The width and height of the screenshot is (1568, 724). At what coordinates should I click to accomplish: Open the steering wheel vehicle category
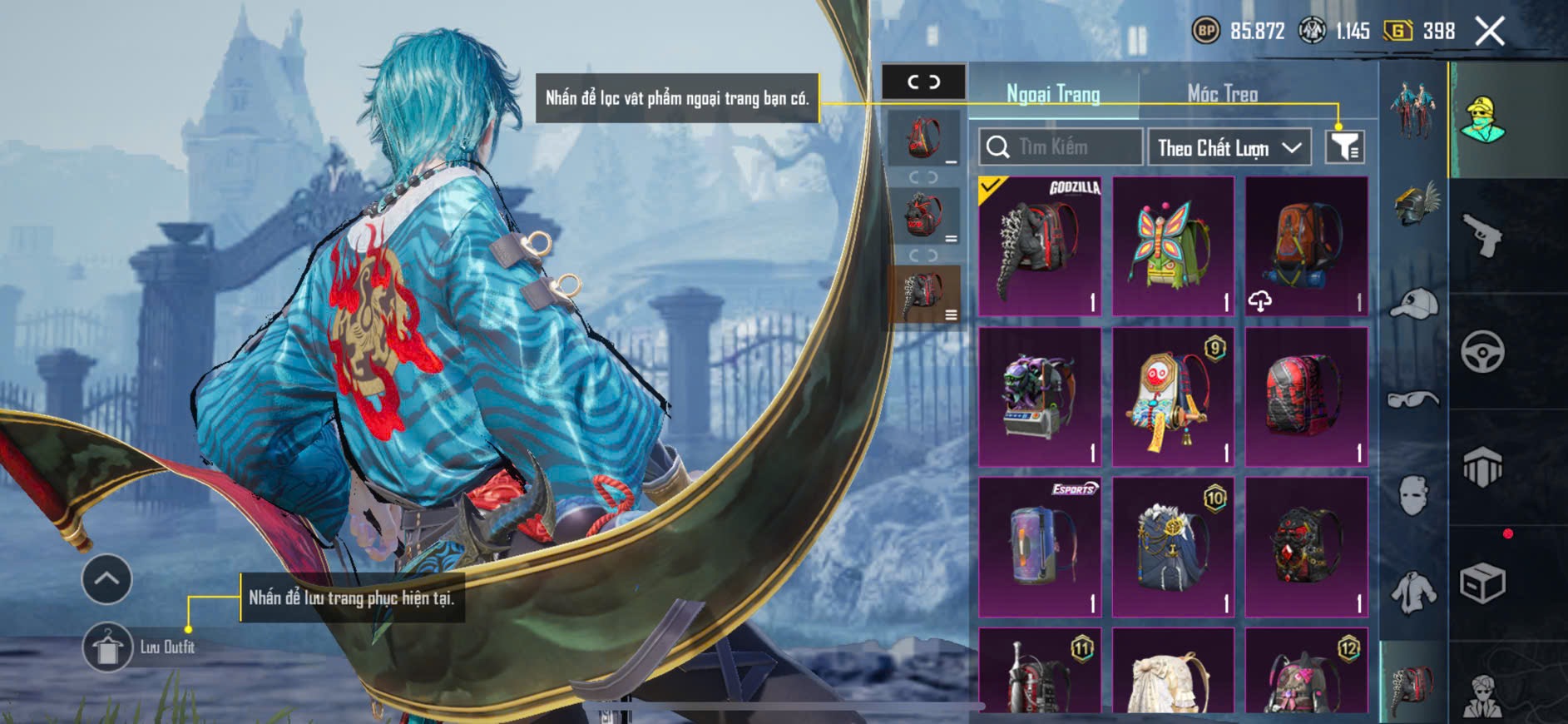(1482, 351)
